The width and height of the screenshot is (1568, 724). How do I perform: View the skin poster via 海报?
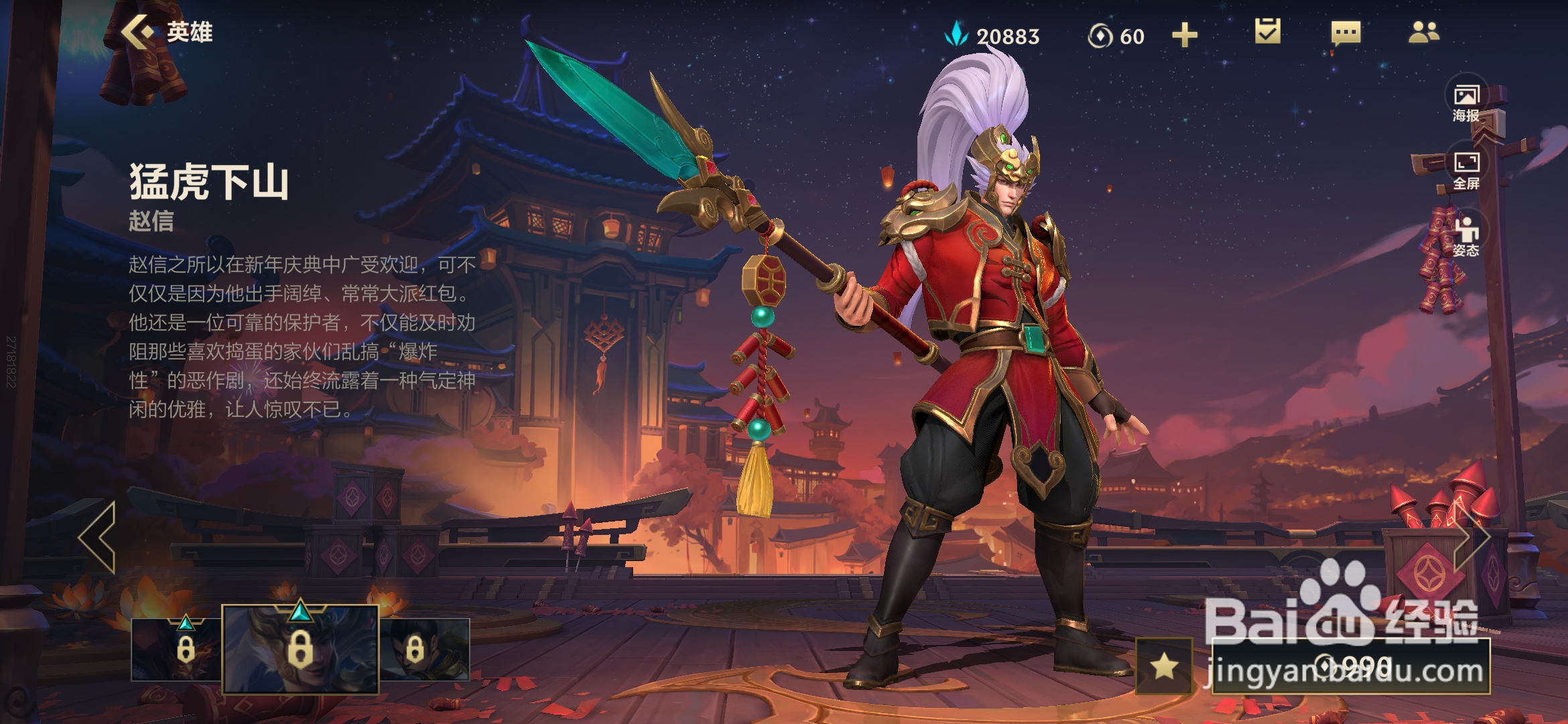coord(1466,103)
